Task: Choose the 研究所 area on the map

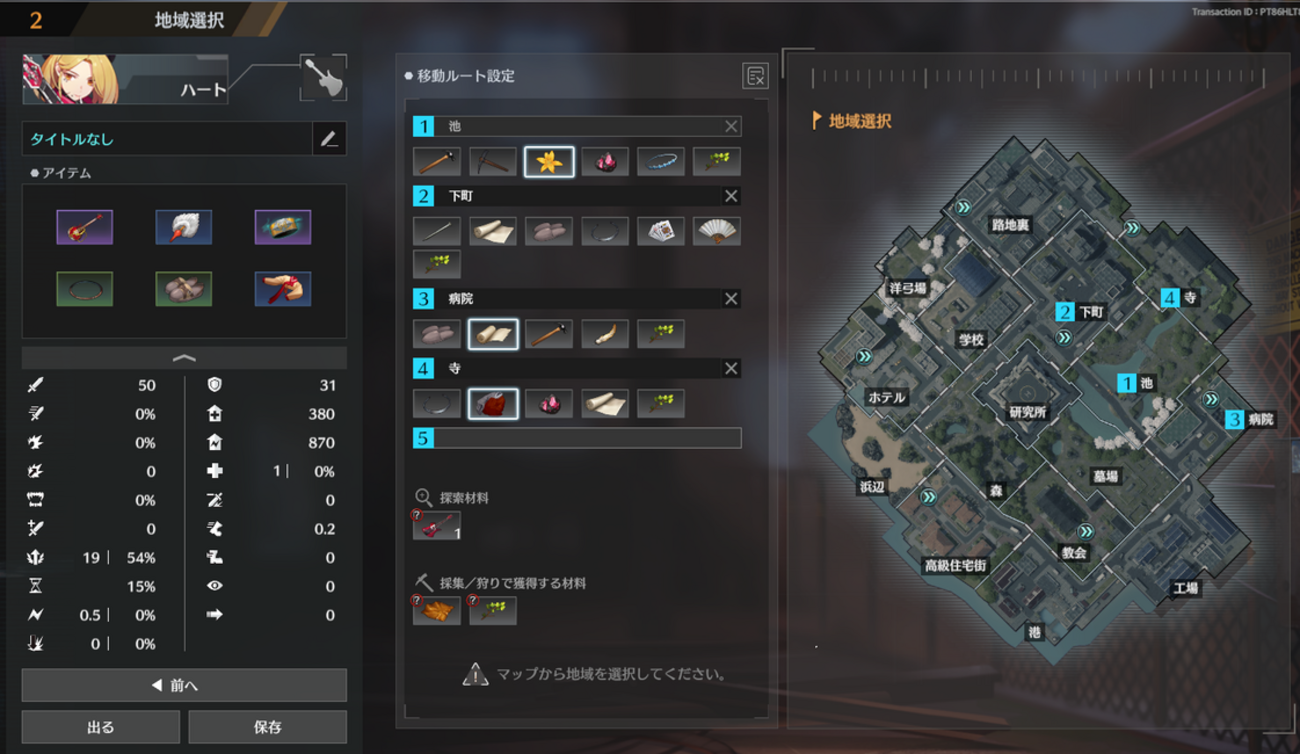Action: tap(1028, 412)
